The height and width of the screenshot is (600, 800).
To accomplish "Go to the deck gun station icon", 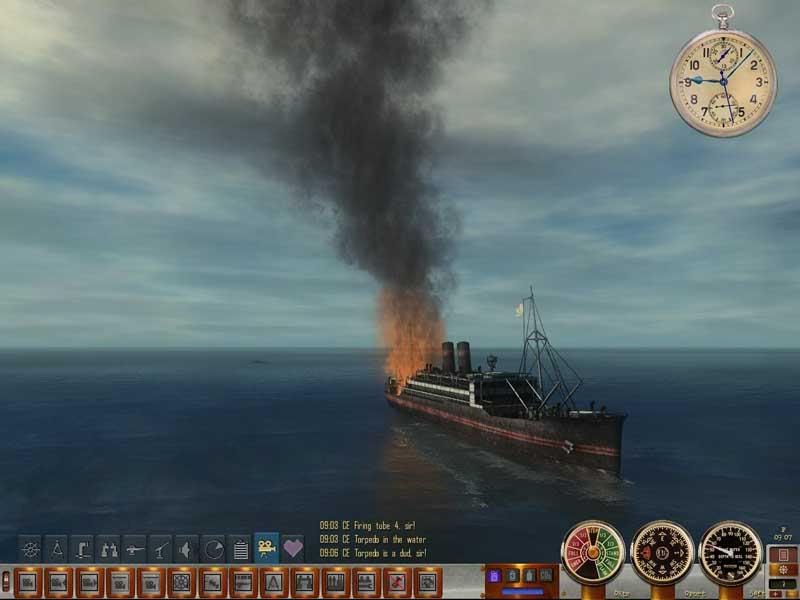I will click(134, 548).
